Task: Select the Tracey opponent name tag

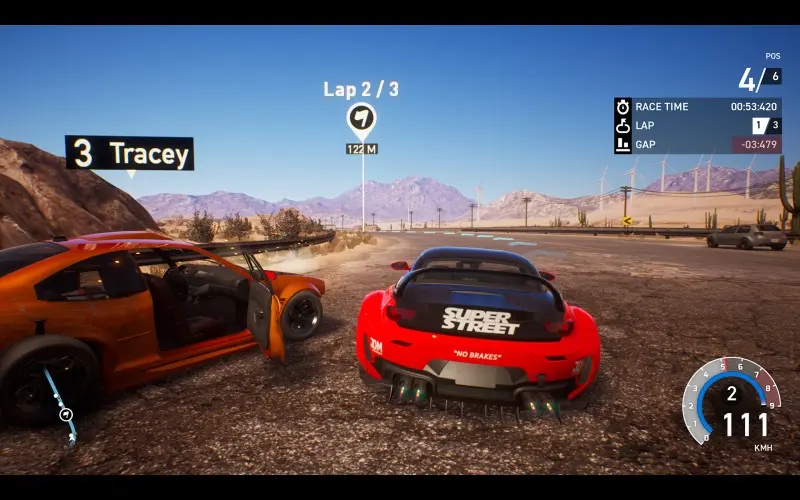Action: [130, 153]
